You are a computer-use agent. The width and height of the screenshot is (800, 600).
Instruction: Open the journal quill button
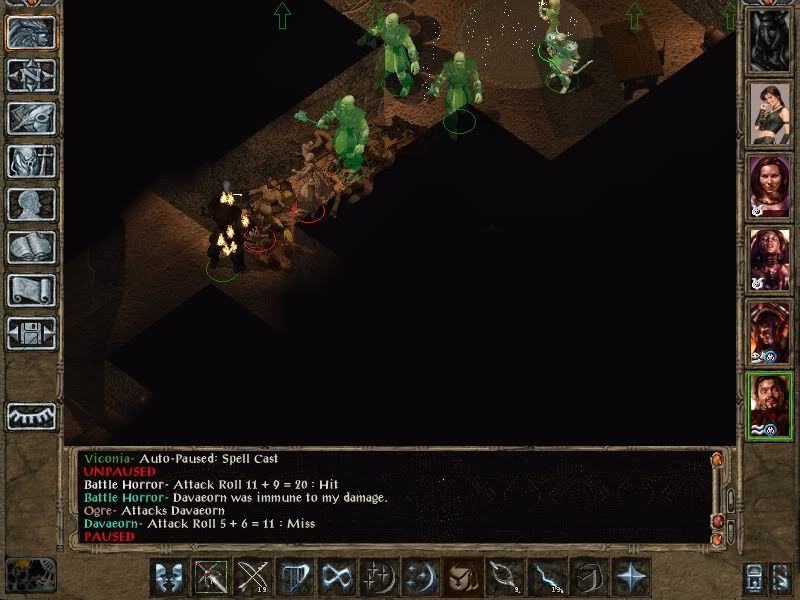pos(31,118)
